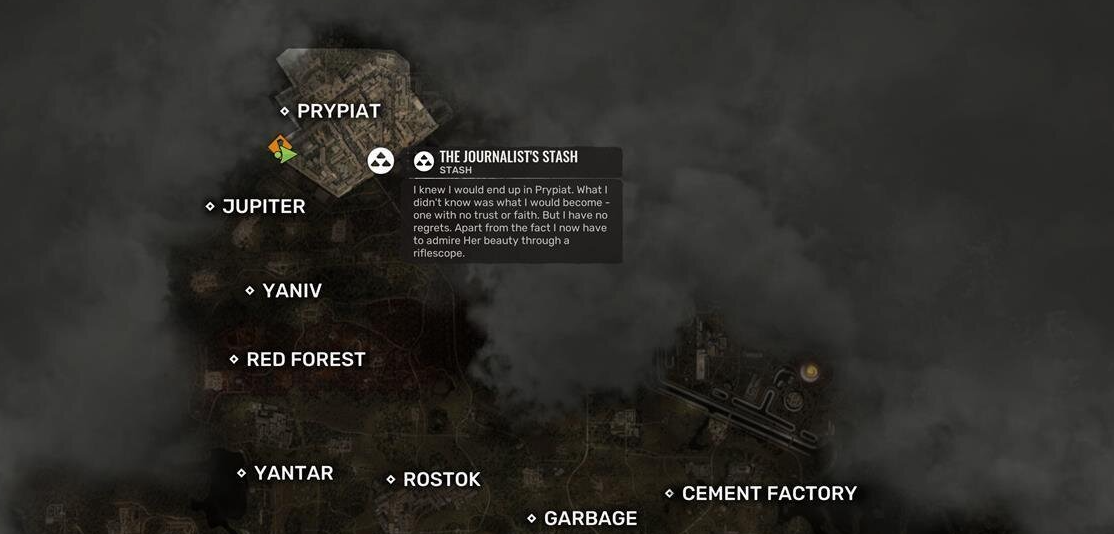Image resolution: width=1114 pixels, height=534 pixels.
Task: Select the orange diamond objective marker
Action: point(278,146)
